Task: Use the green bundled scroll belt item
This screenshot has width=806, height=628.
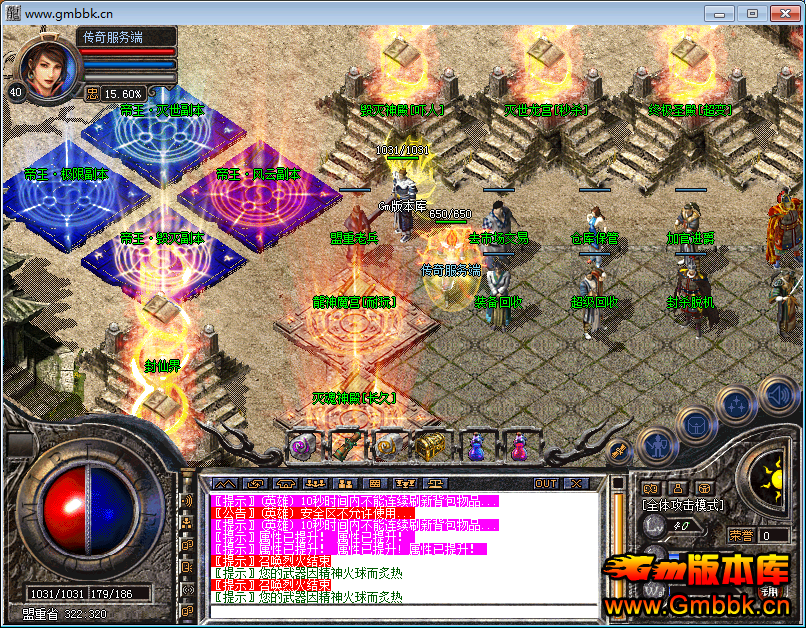Action: tap(346, 444)
